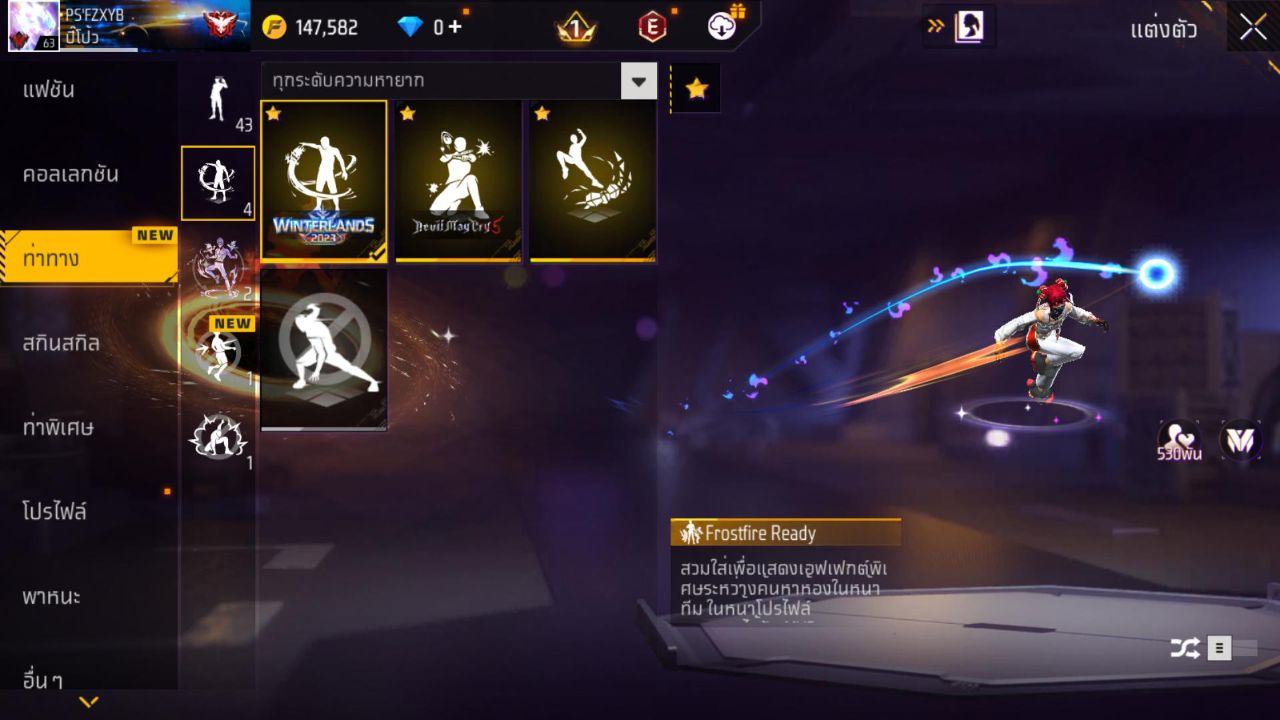The image size is (1280, 720).
Task: Toggle the favorite star on Devil May Cry 5 emote
Action: (406, 114)
